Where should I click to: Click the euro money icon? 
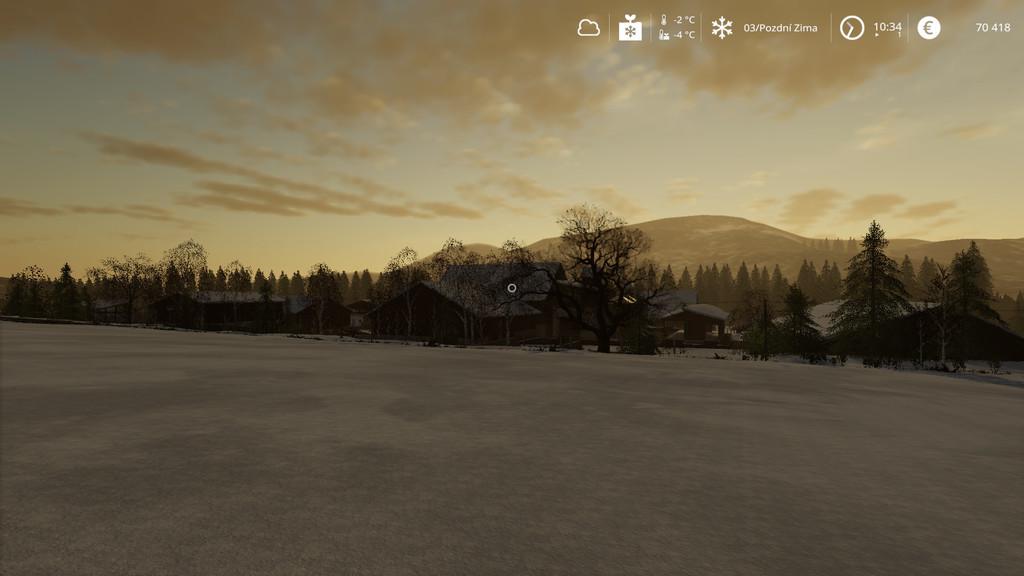point(929,28)
